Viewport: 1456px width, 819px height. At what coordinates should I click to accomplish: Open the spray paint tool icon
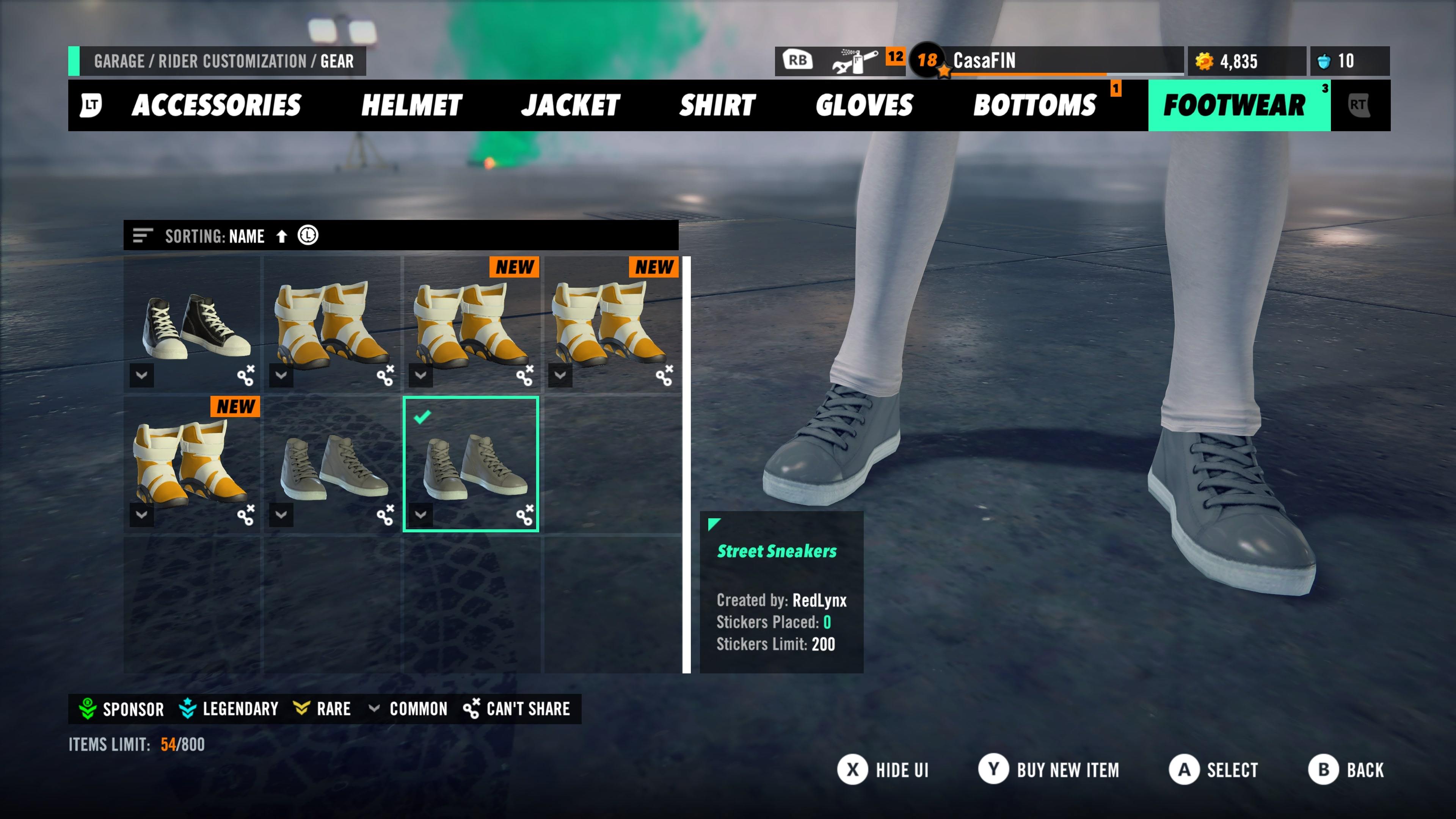855,61
